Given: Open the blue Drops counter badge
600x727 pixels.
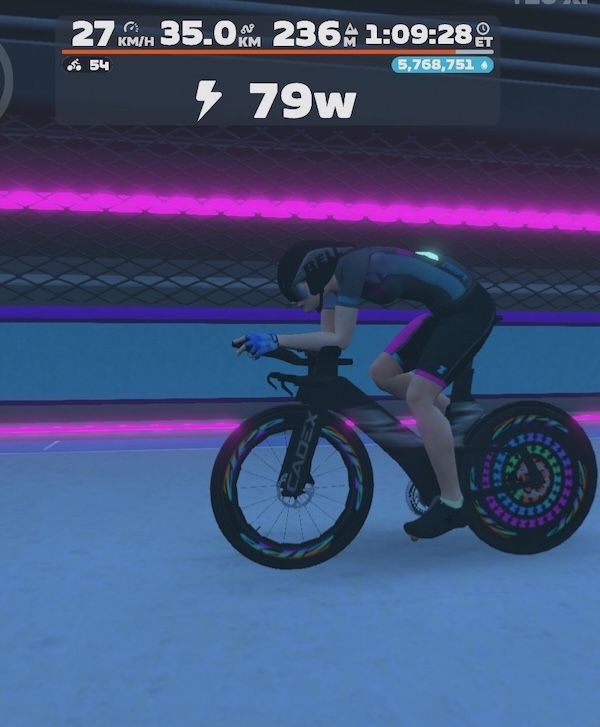Looking at the screenshot, I should click(x=443, y=65).
